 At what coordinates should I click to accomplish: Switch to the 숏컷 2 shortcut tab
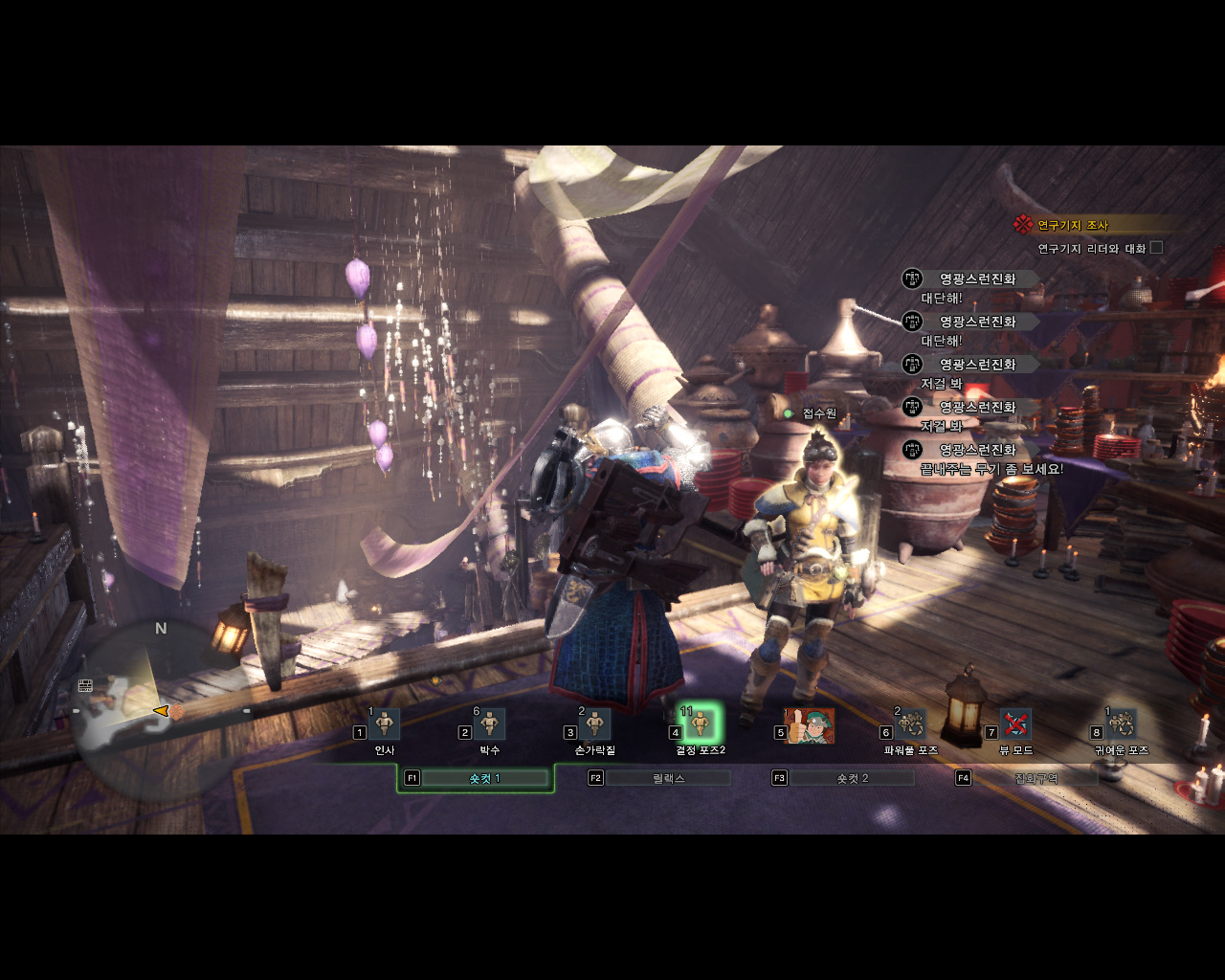[852, 778]
